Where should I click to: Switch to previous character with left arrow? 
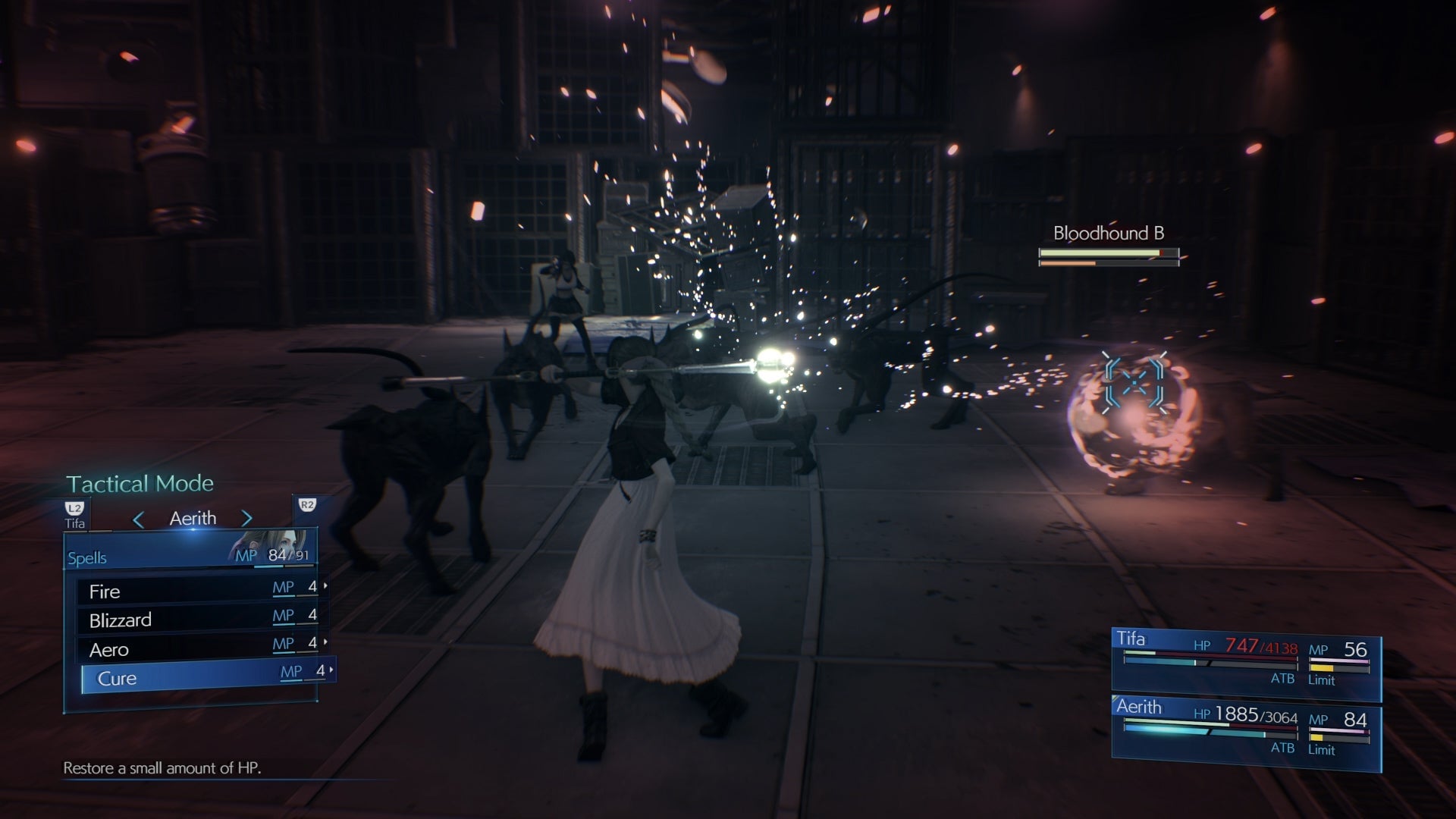click(x=138, y=519)
